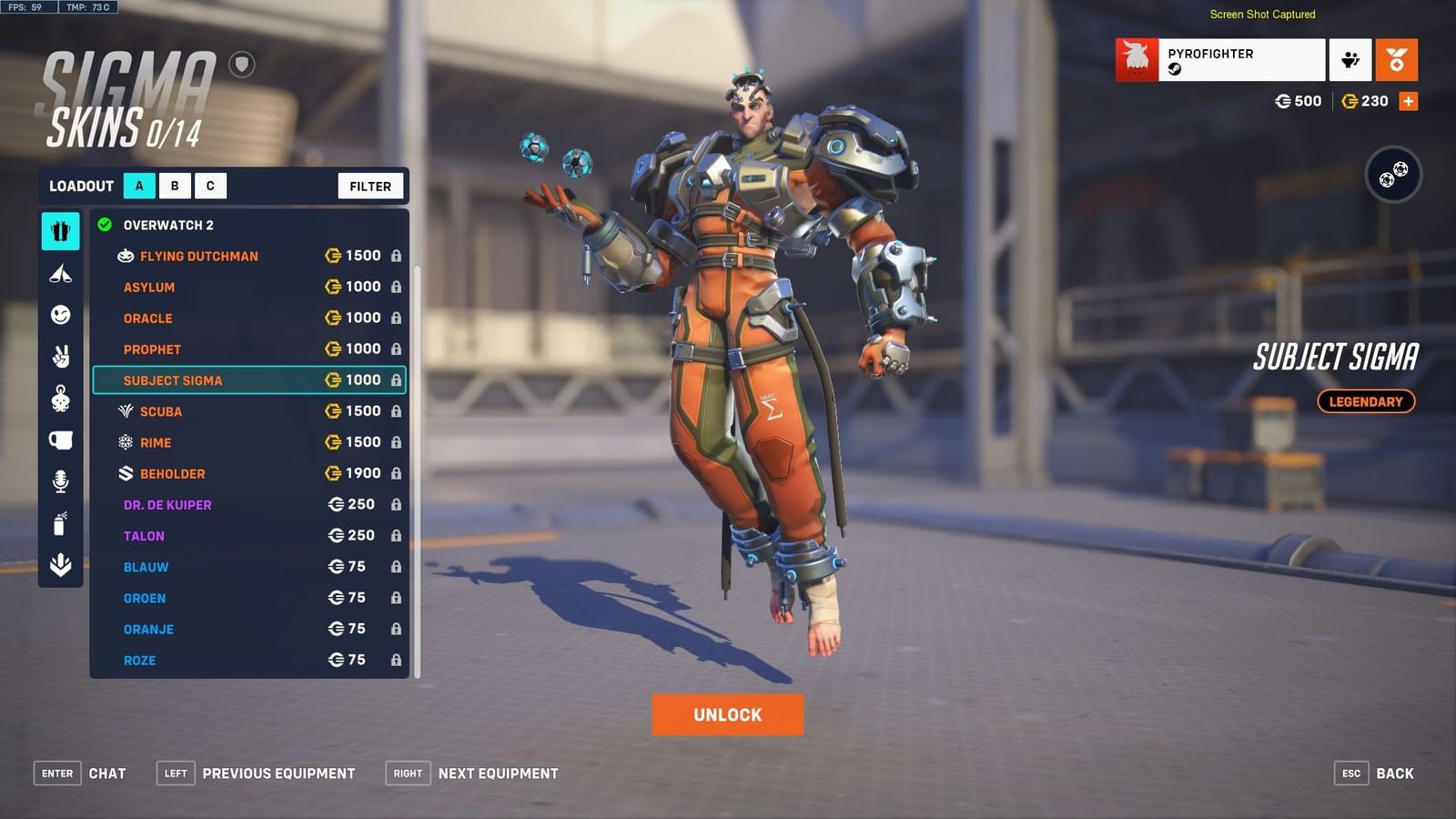The height and width of the screenshot is (819, 1456).
Task: Click the UNLOCK button
Action: click(726, 714)
